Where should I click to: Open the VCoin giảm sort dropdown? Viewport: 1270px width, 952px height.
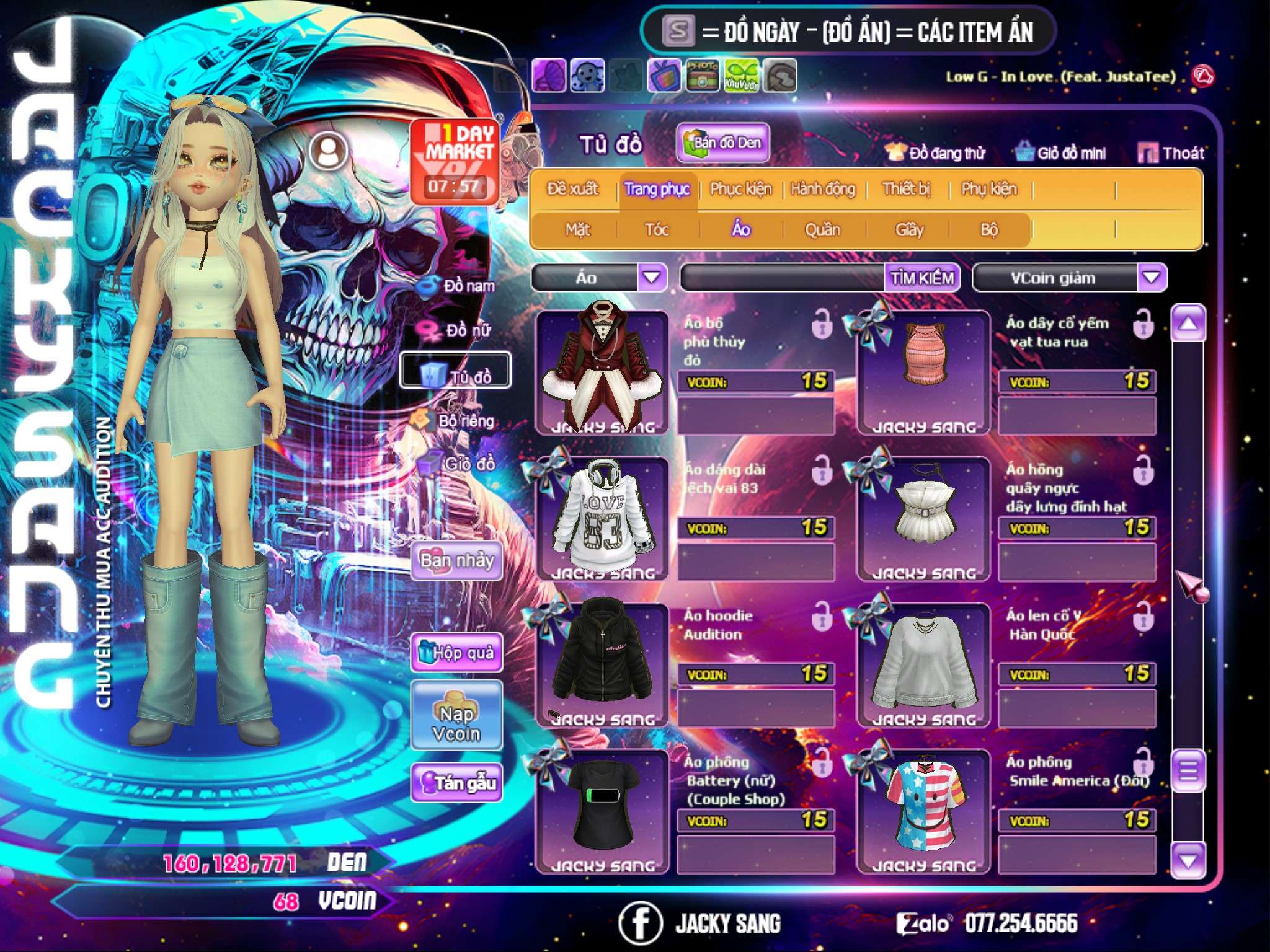pyautogui.click(x=1152, y=278)
